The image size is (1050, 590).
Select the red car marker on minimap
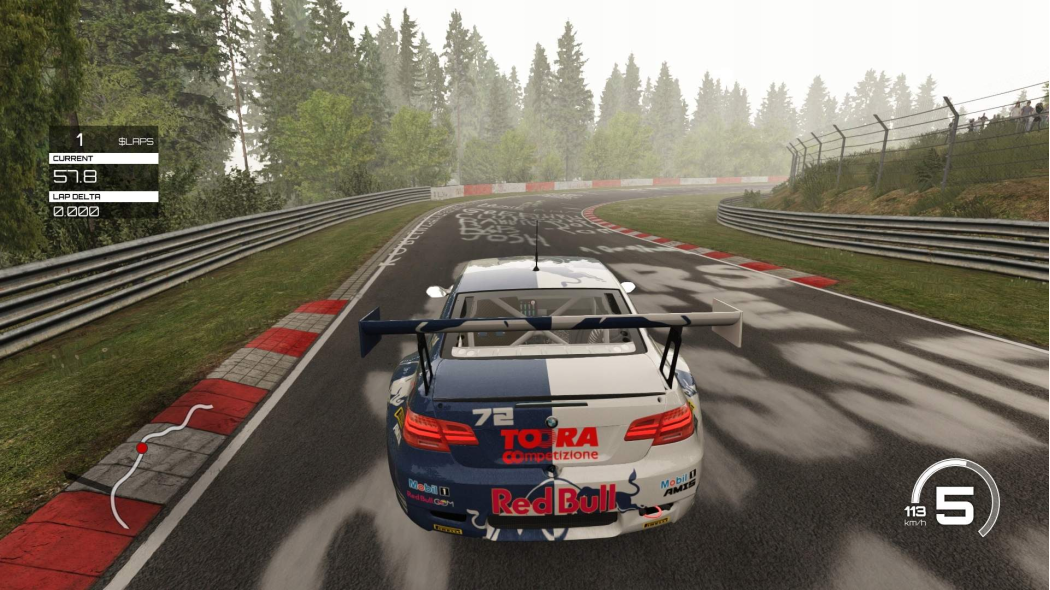(142, 448)
